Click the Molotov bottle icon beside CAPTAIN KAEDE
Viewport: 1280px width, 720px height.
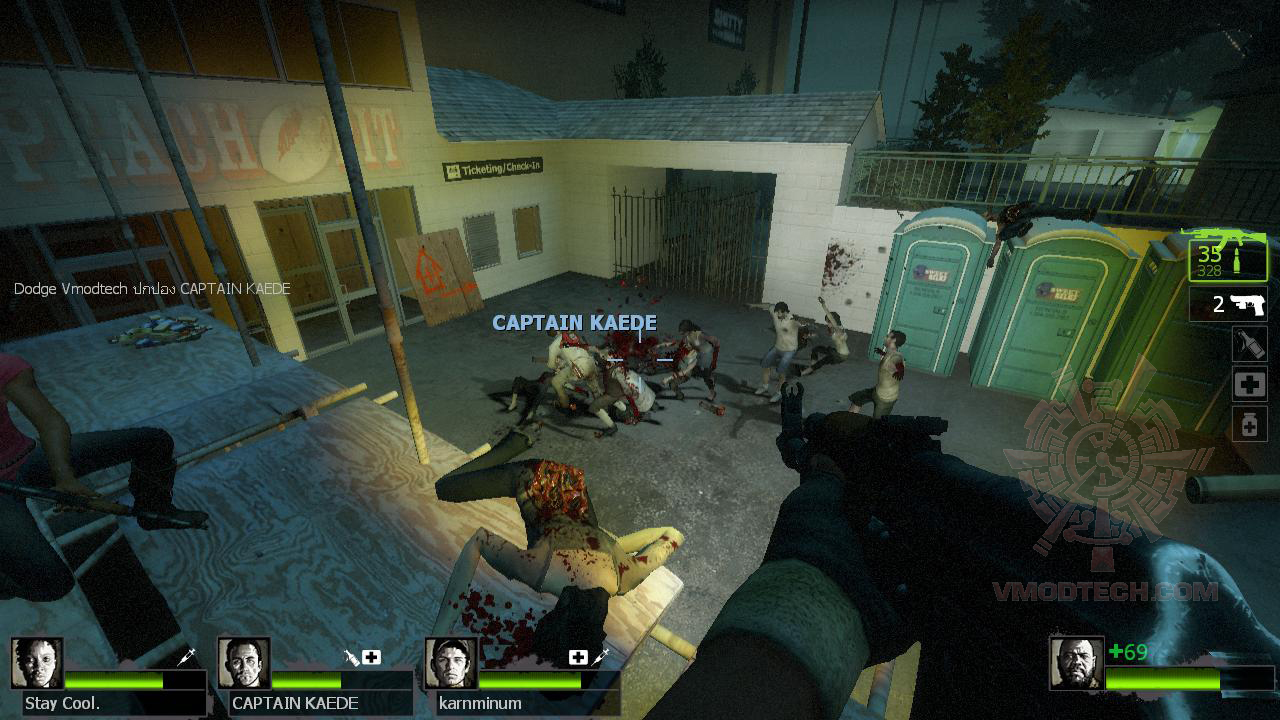click(350, 655)
